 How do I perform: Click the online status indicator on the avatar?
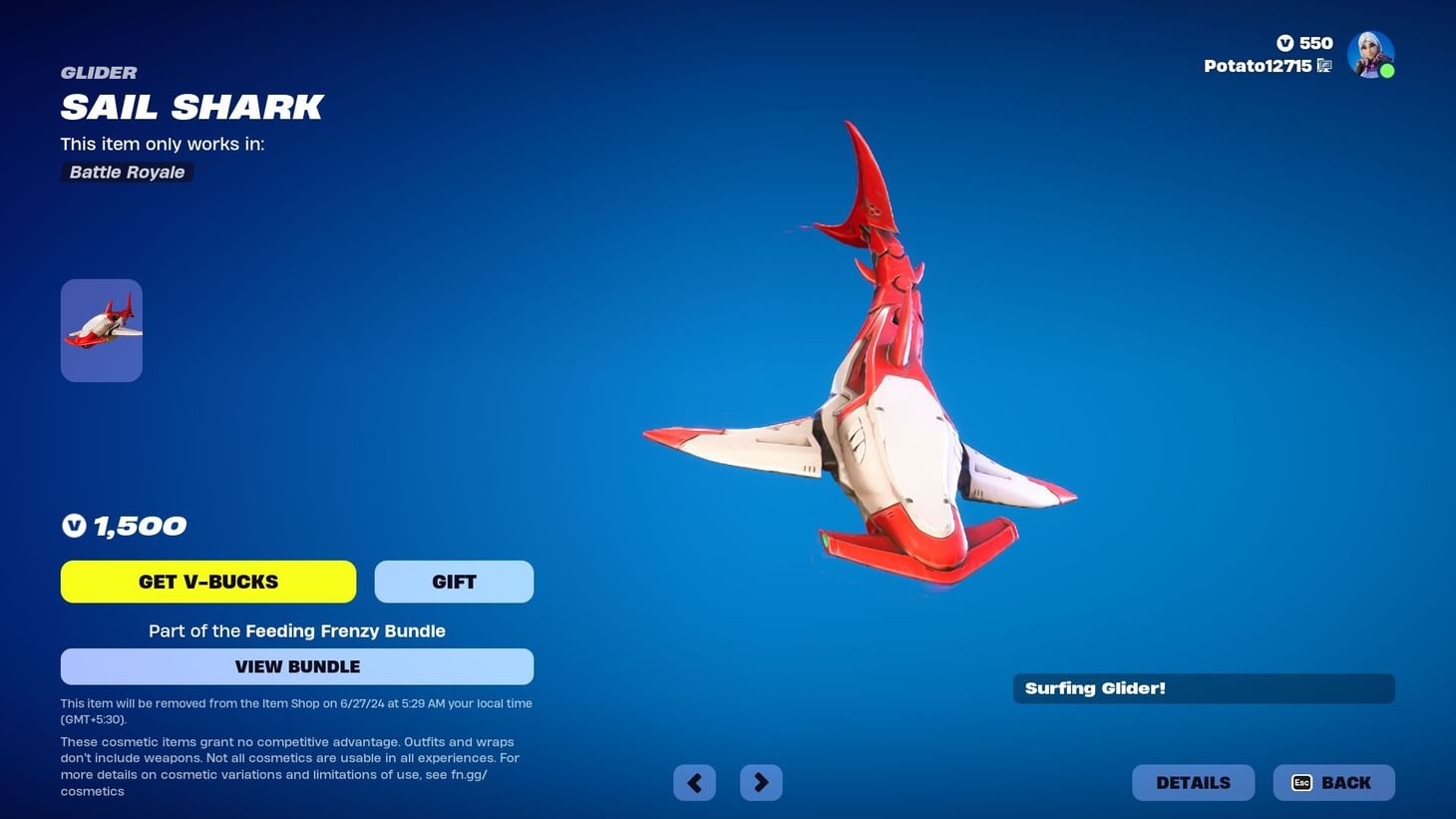click(1387, 71)
